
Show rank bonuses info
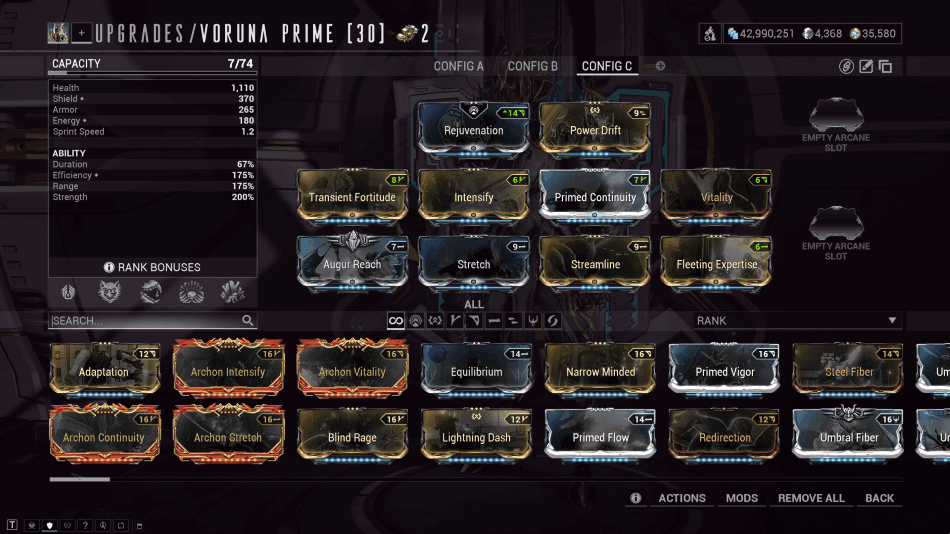coord(152,267)
